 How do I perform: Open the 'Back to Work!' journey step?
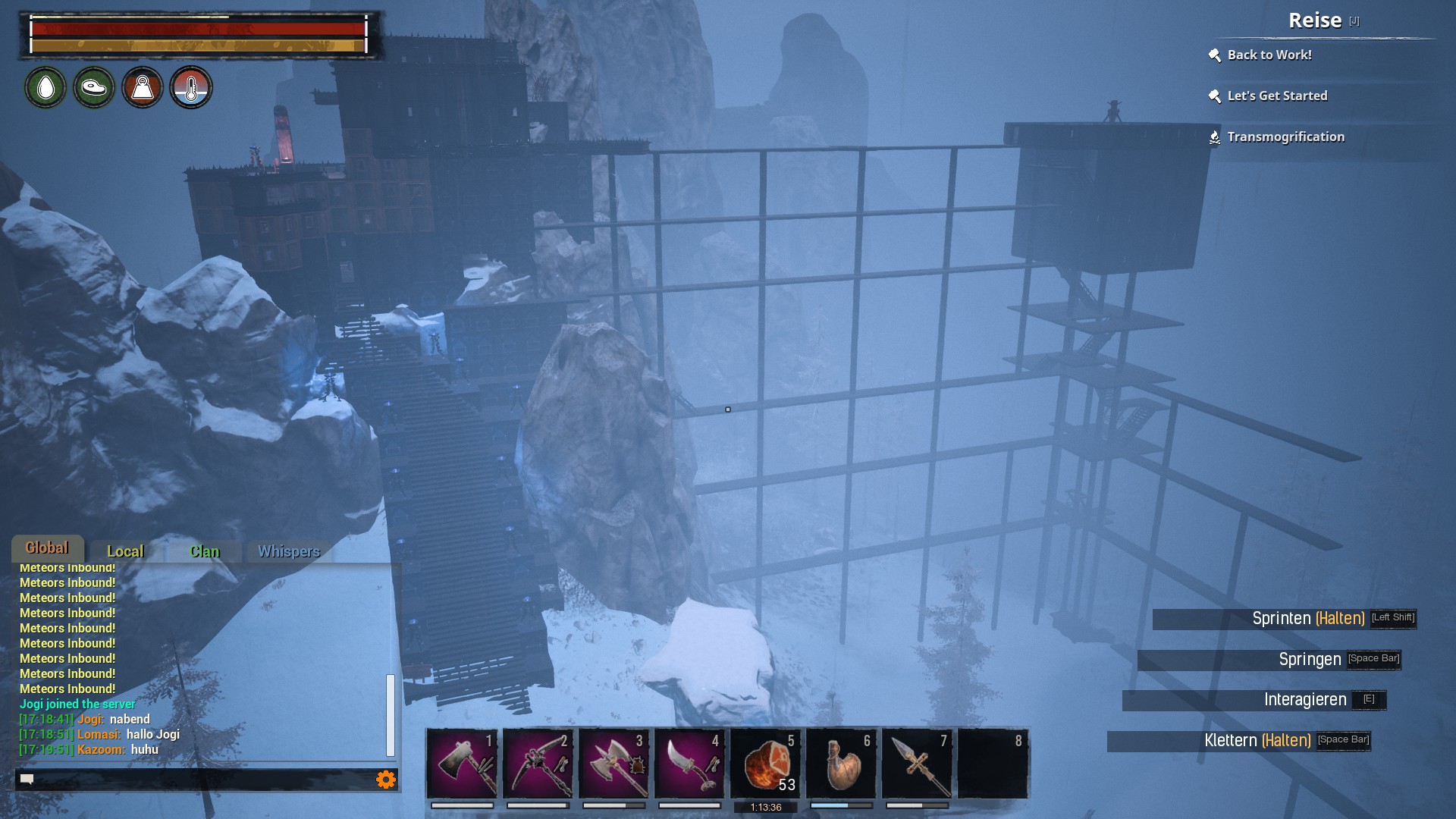1269,55
